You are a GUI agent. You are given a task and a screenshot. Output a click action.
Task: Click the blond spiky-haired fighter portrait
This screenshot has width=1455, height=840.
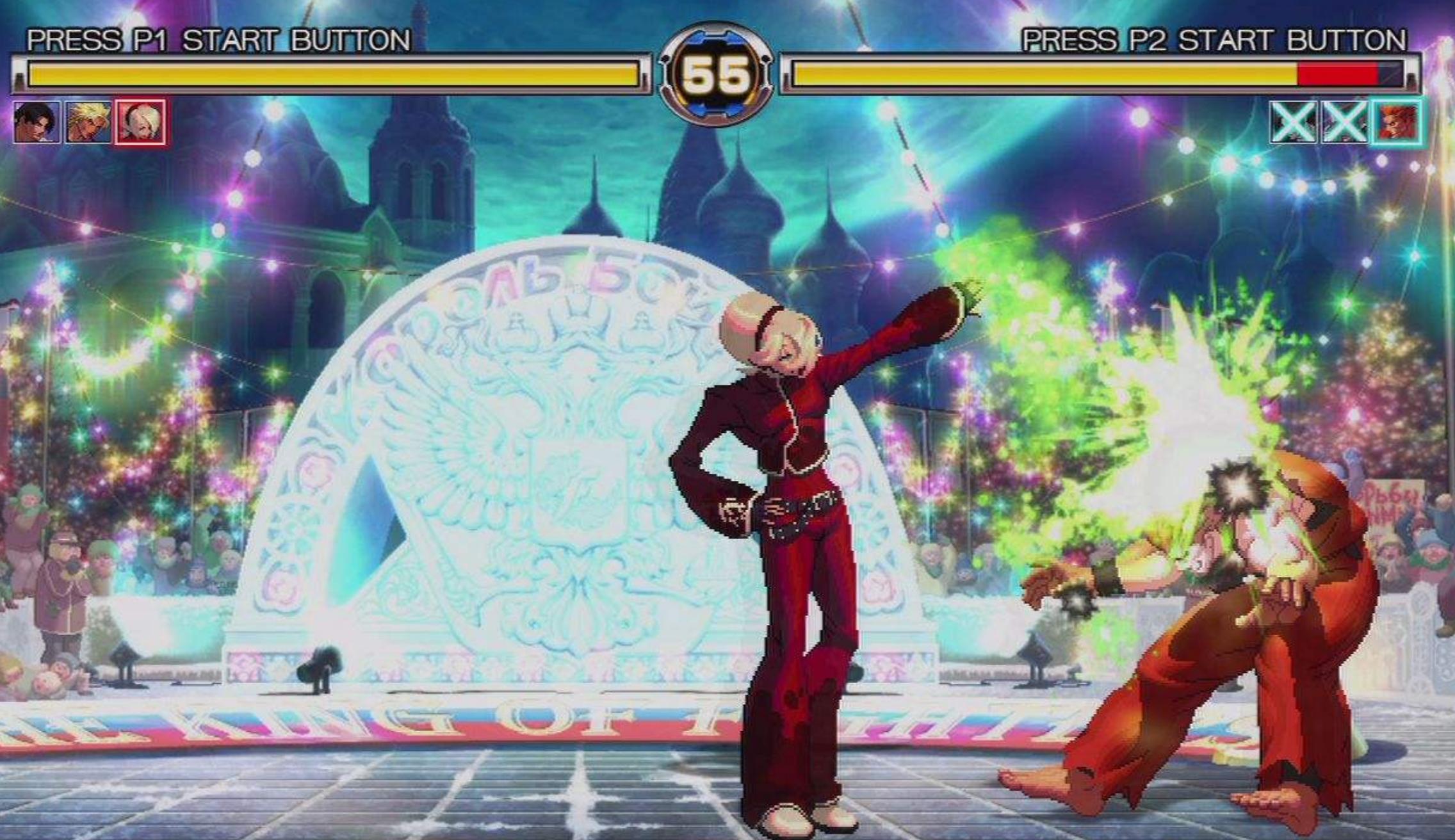coord(88,122)
